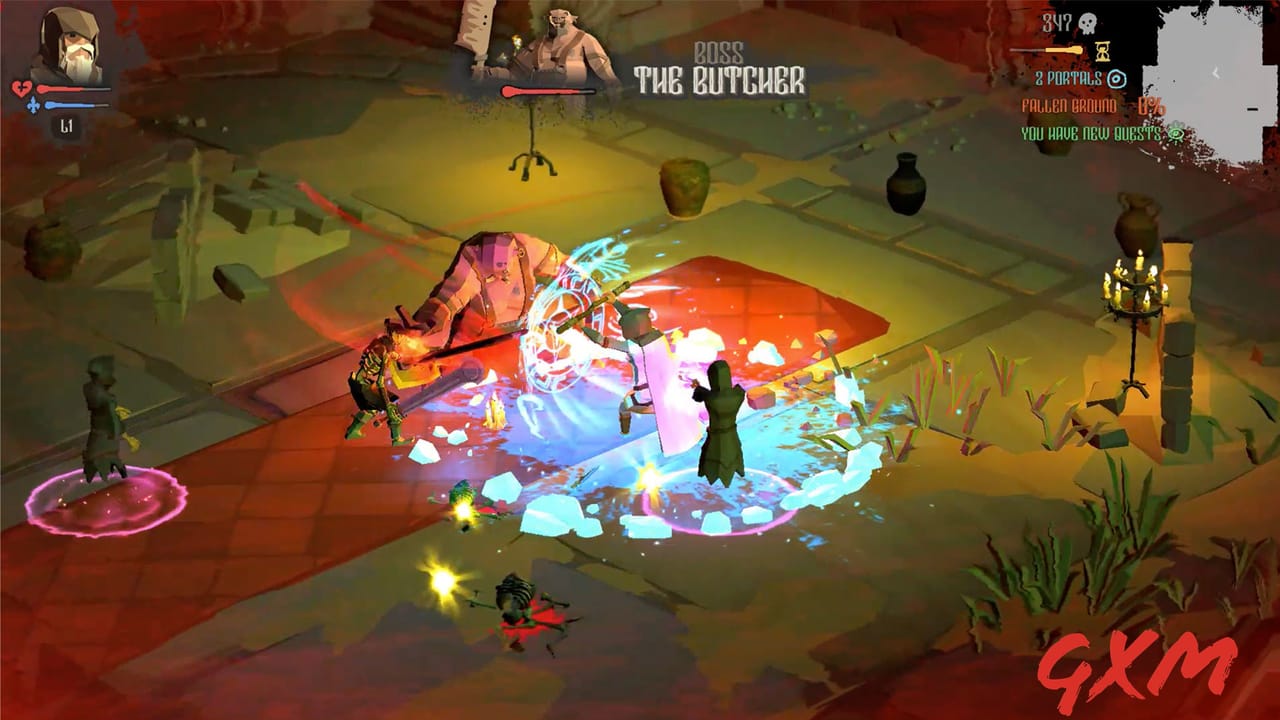Click the 347 skull kill count number
Viewport: 1280px width, 720px height.
point(1057,22)
